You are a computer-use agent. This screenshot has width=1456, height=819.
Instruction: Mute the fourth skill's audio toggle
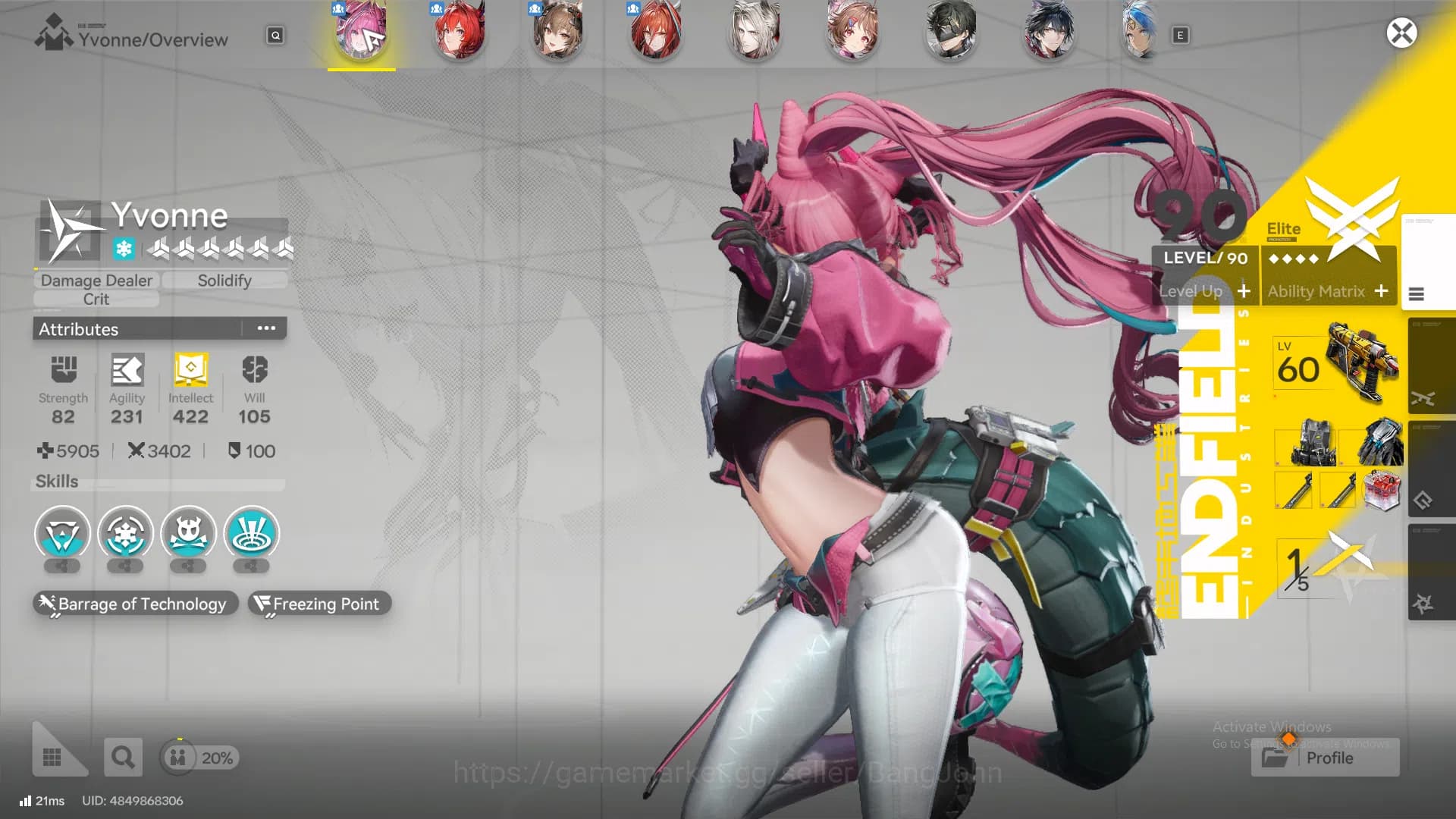[251, 567]
